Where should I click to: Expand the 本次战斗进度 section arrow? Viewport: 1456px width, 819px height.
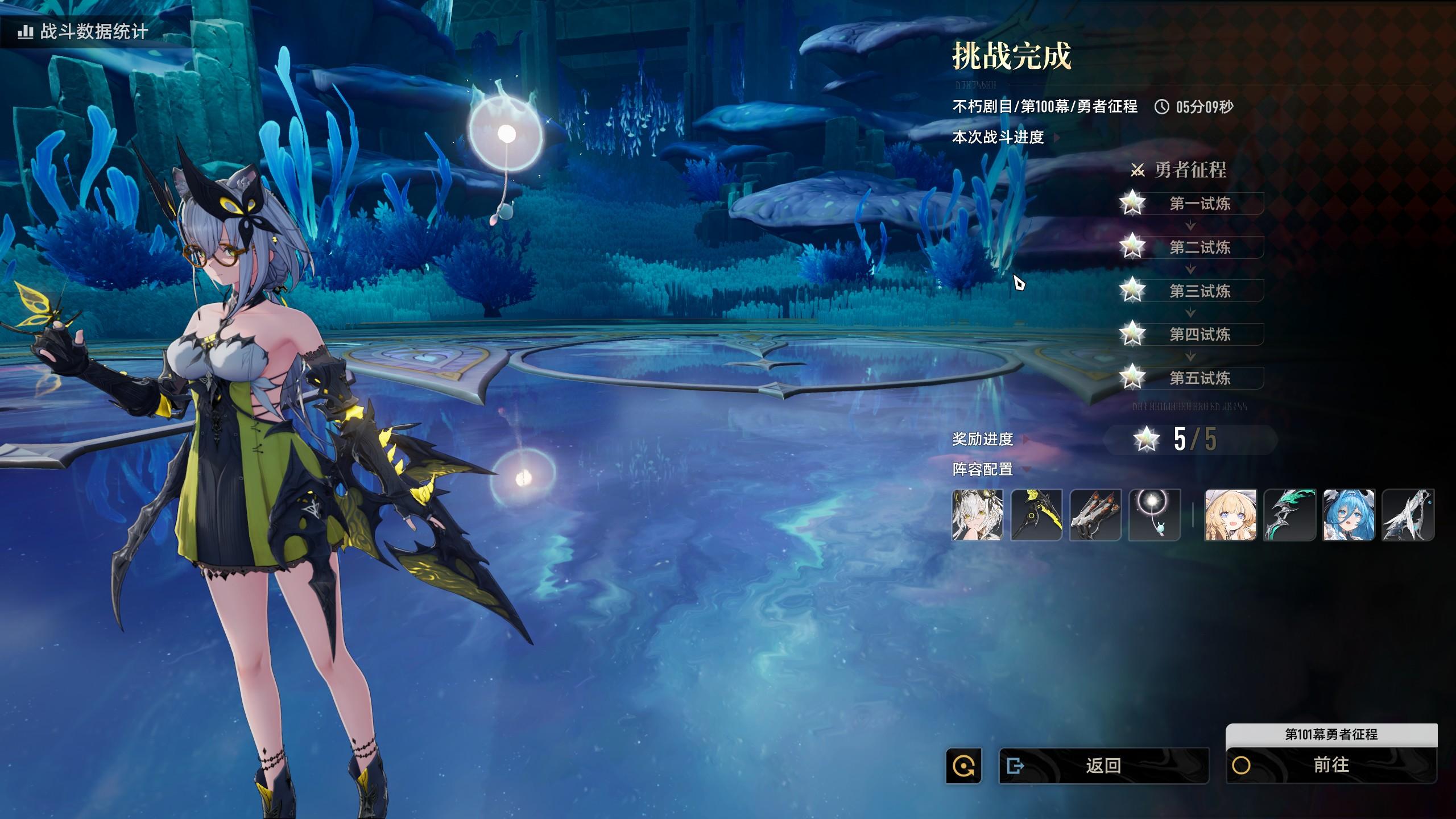point(1057,138)
